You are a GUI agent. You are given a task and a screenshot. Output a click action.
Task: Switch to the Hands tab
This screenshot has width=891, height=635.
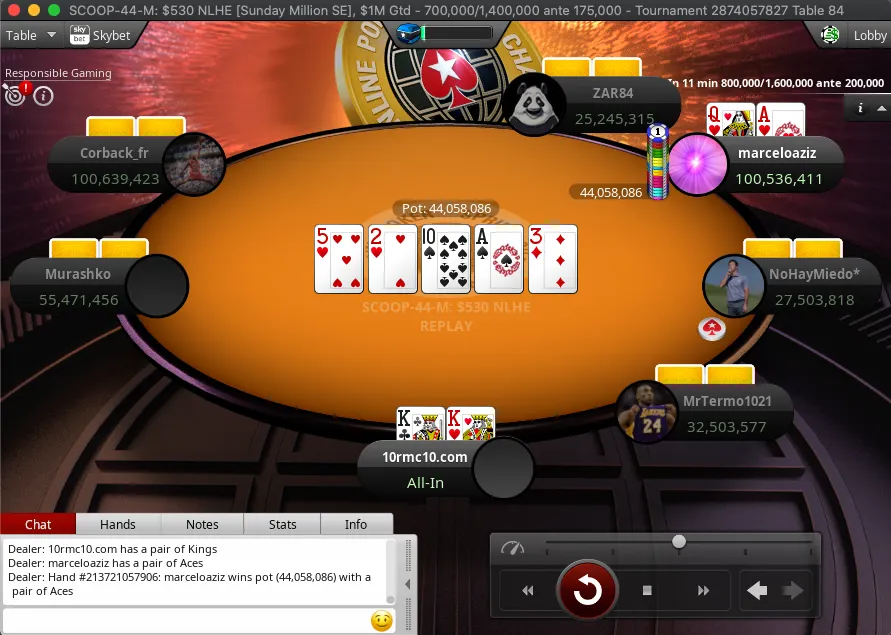118,524
